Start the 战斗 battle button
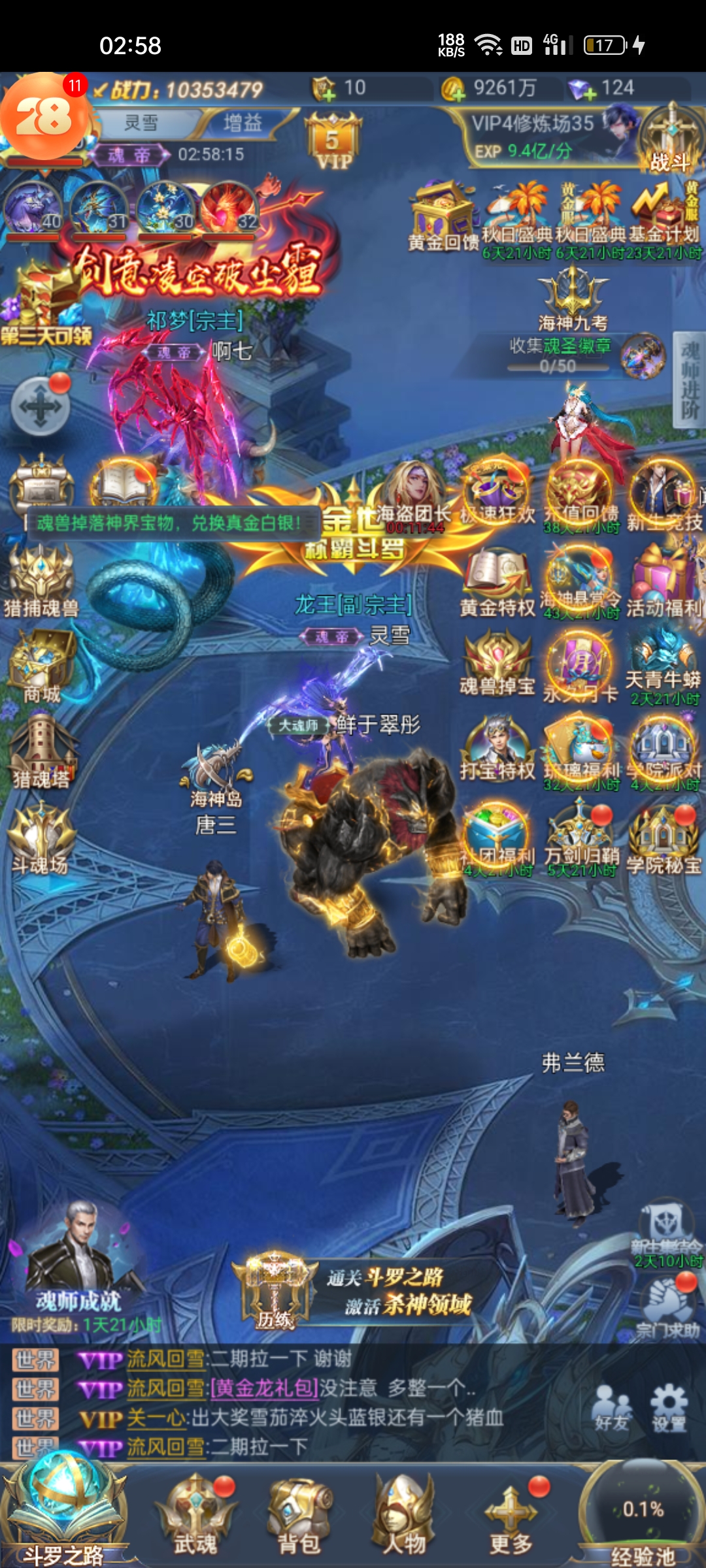The image size is (706, 1568). click(670, 140)
